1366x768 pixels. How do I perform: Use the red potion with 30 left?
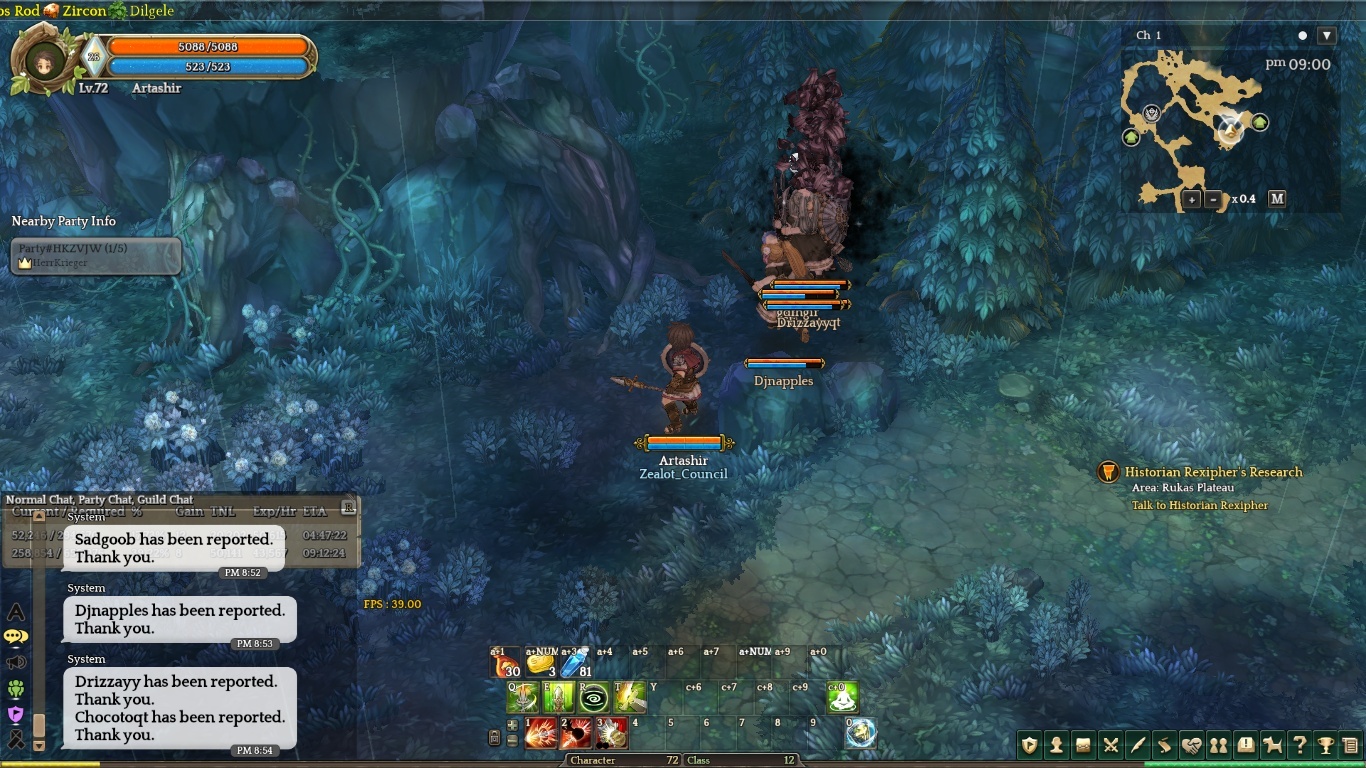[x=505, y=664]
